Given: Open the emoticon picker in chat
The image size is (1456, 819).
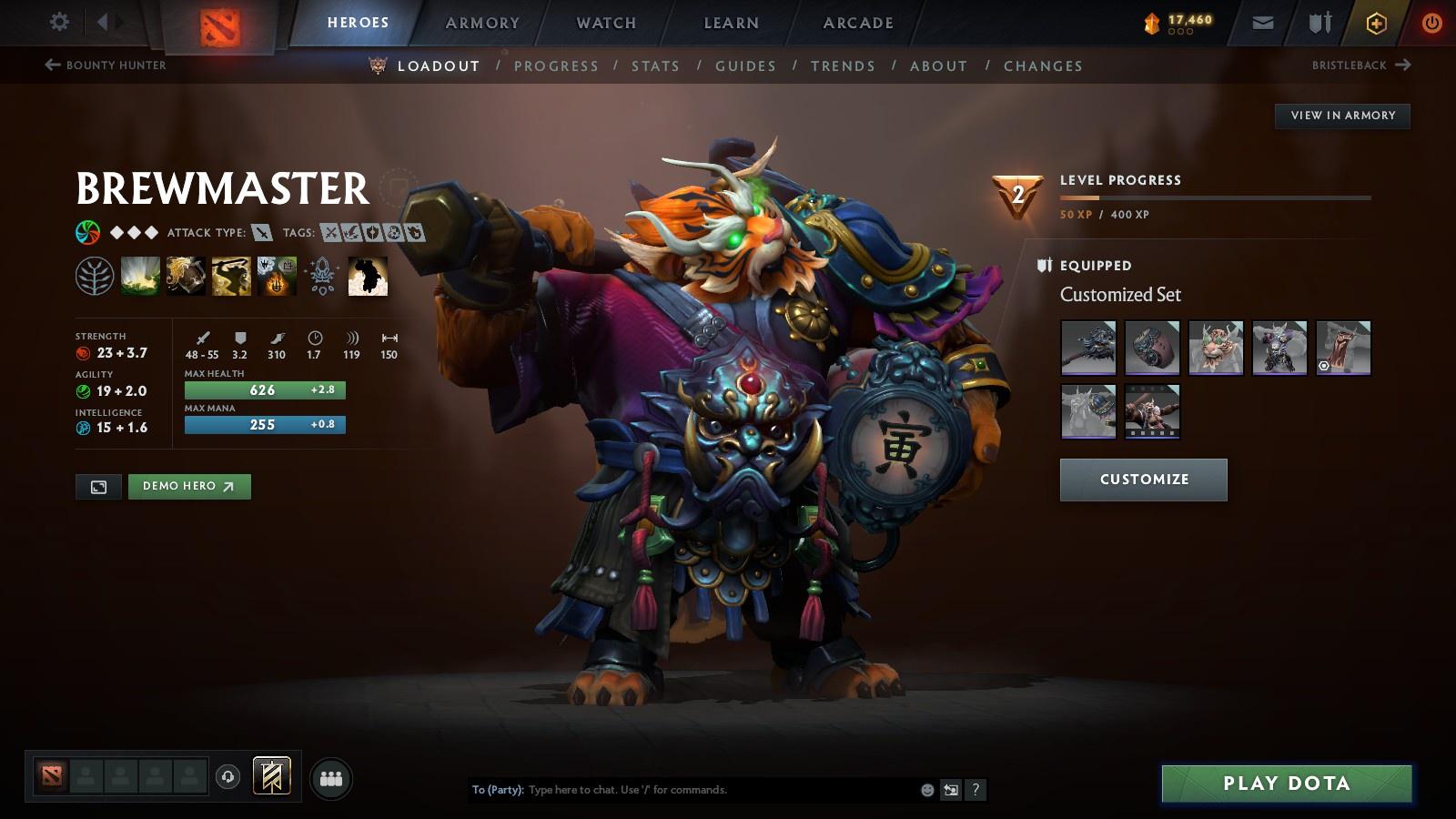Looking at the screenshot, I should coord(925,790).
